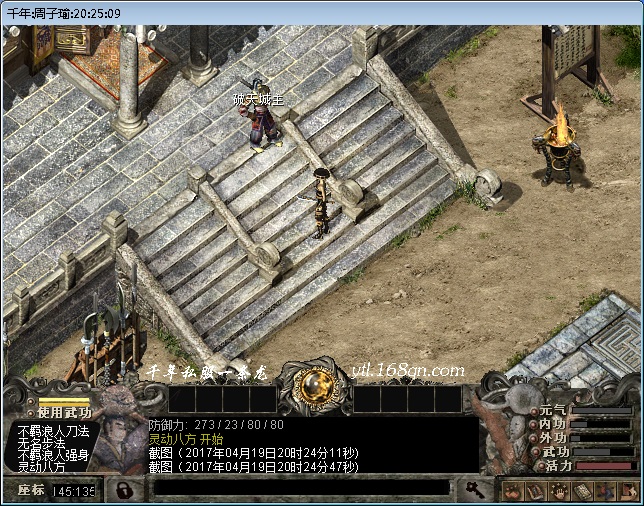Choose the 不羁浪人强身 skill entry
The width and height of the screenshot is (644, 506).
(x=53, y=455)
